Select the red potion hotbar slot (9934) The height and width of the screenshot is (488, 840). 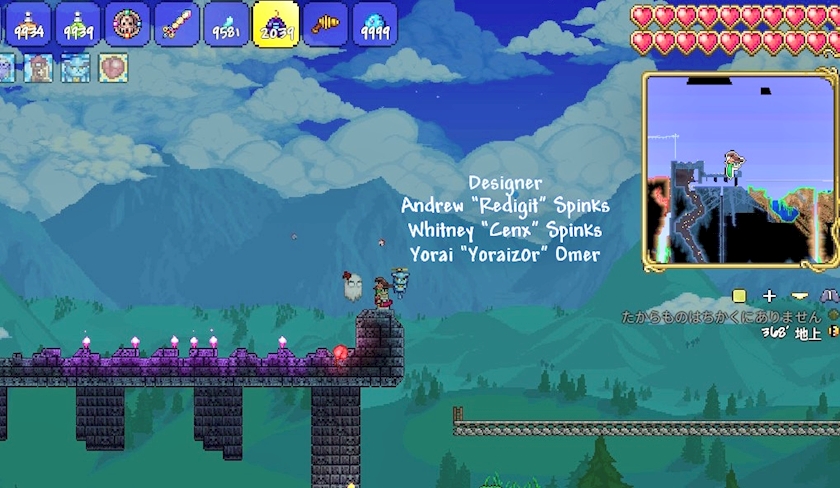27,23
